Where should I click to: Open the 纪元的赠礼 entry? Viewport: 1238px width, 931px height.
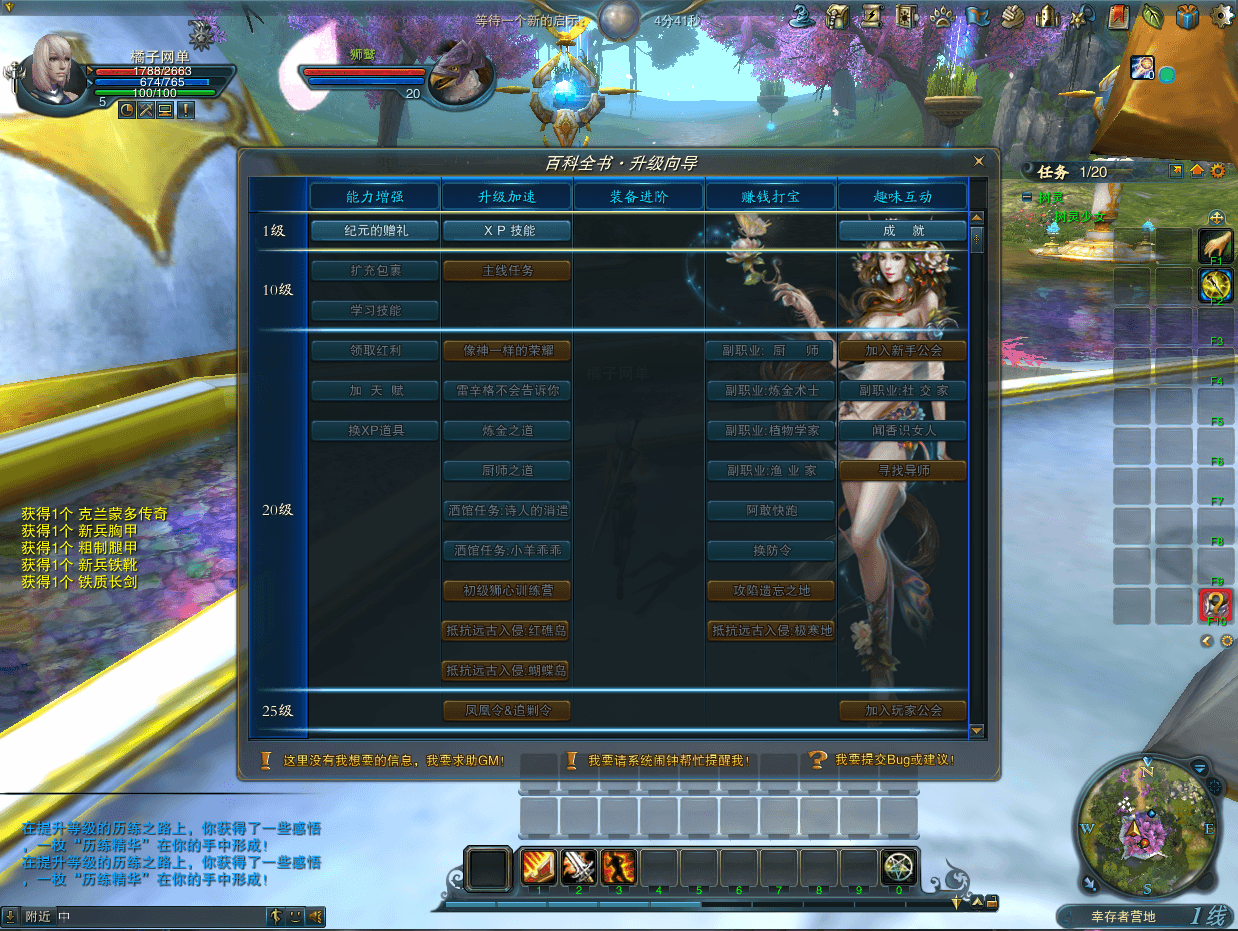pyautogui.click(x=376, y=231)
